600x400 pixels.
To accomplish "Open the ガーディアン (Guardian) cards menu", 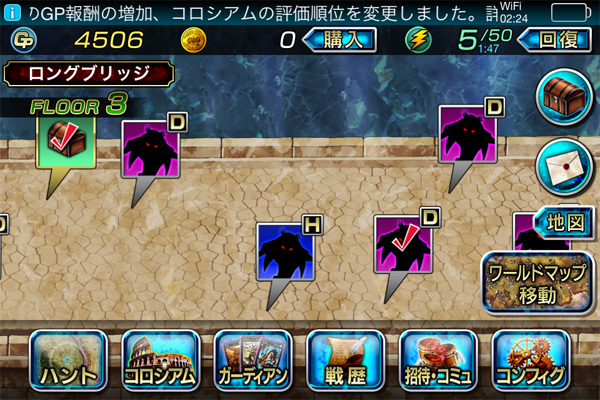I will (x=253, y=361).
